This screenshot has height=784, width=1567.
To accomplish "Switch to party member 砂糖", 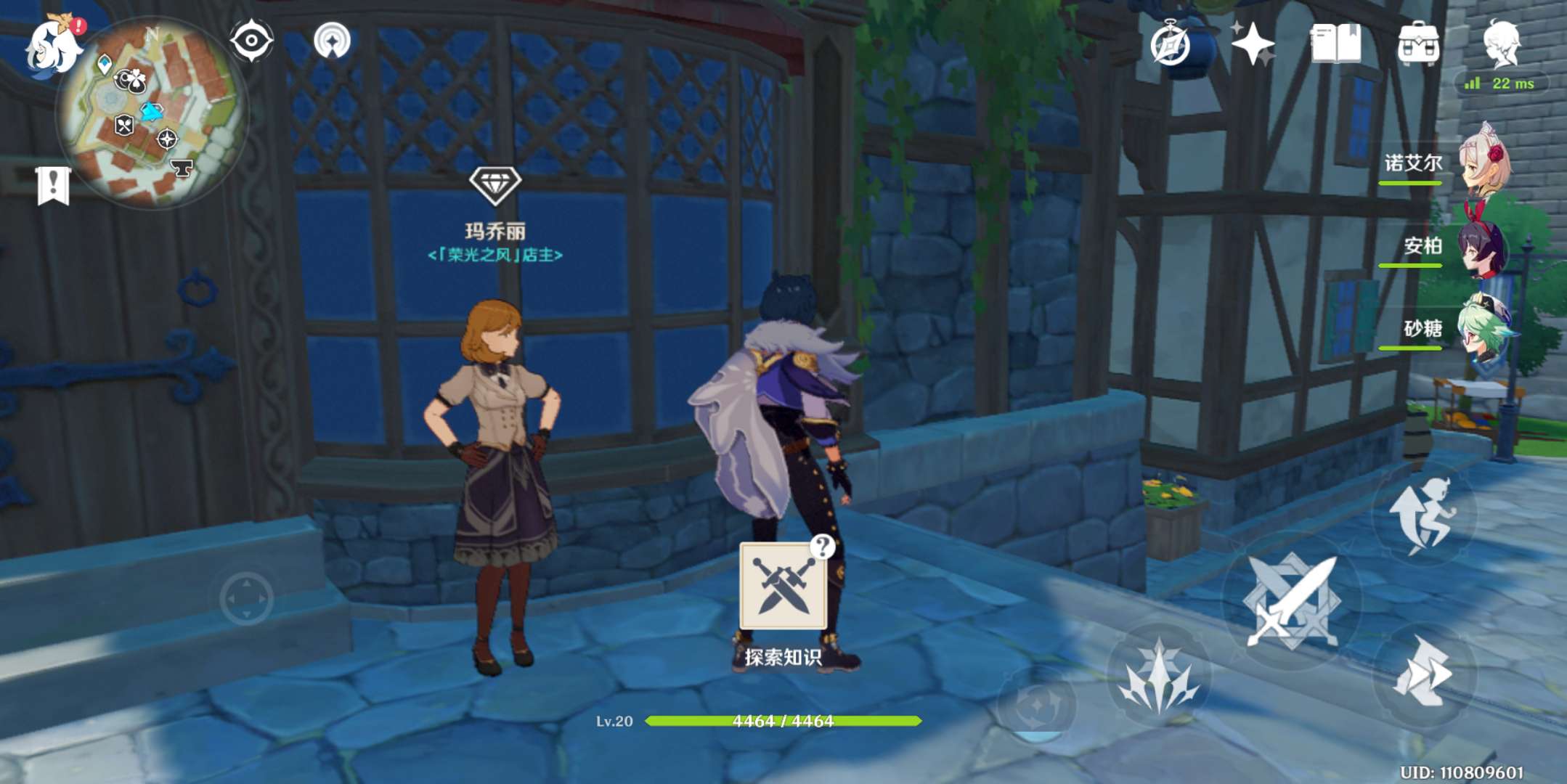I will click(x=1483, y=330).
